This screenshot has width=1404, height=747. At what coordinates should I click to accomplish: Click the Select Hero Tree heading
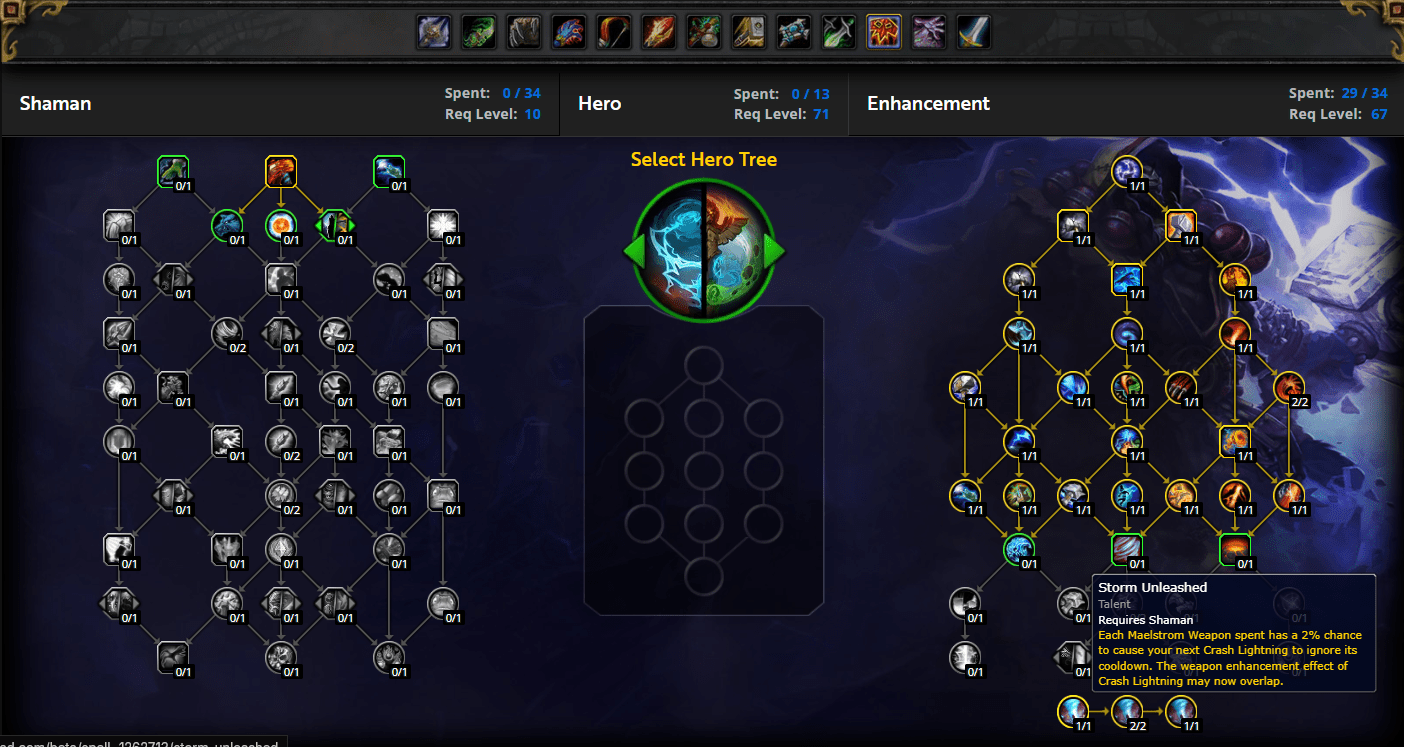tap(703, 159)
